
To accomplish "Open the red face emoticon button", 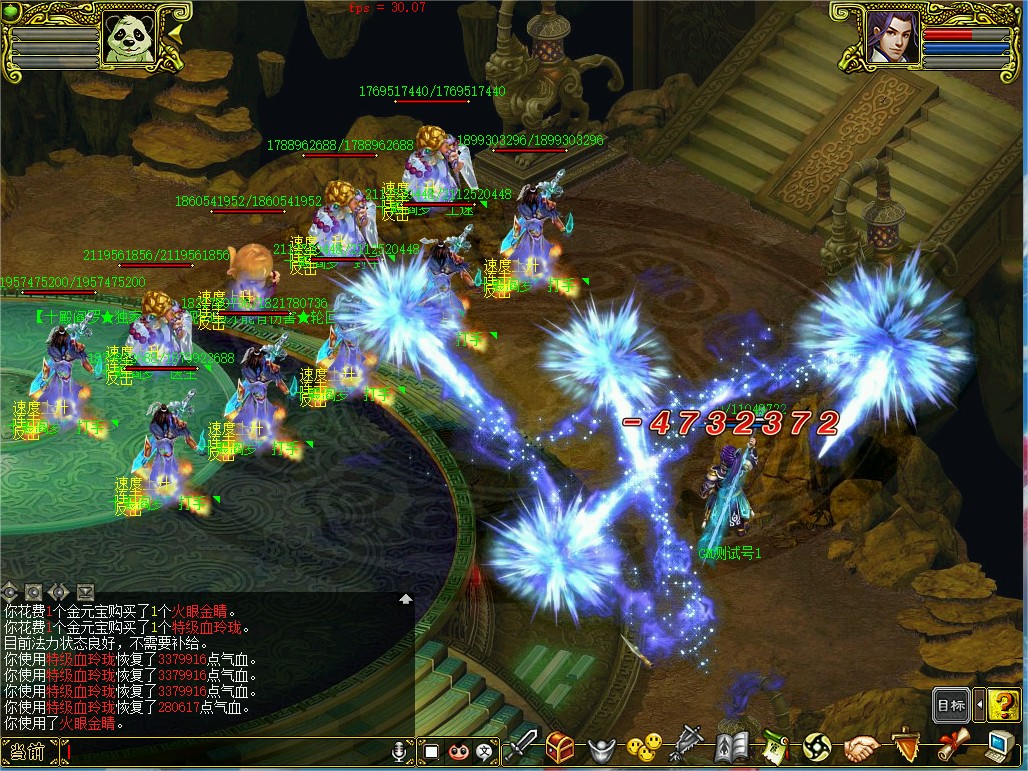I will coord(459,750).
